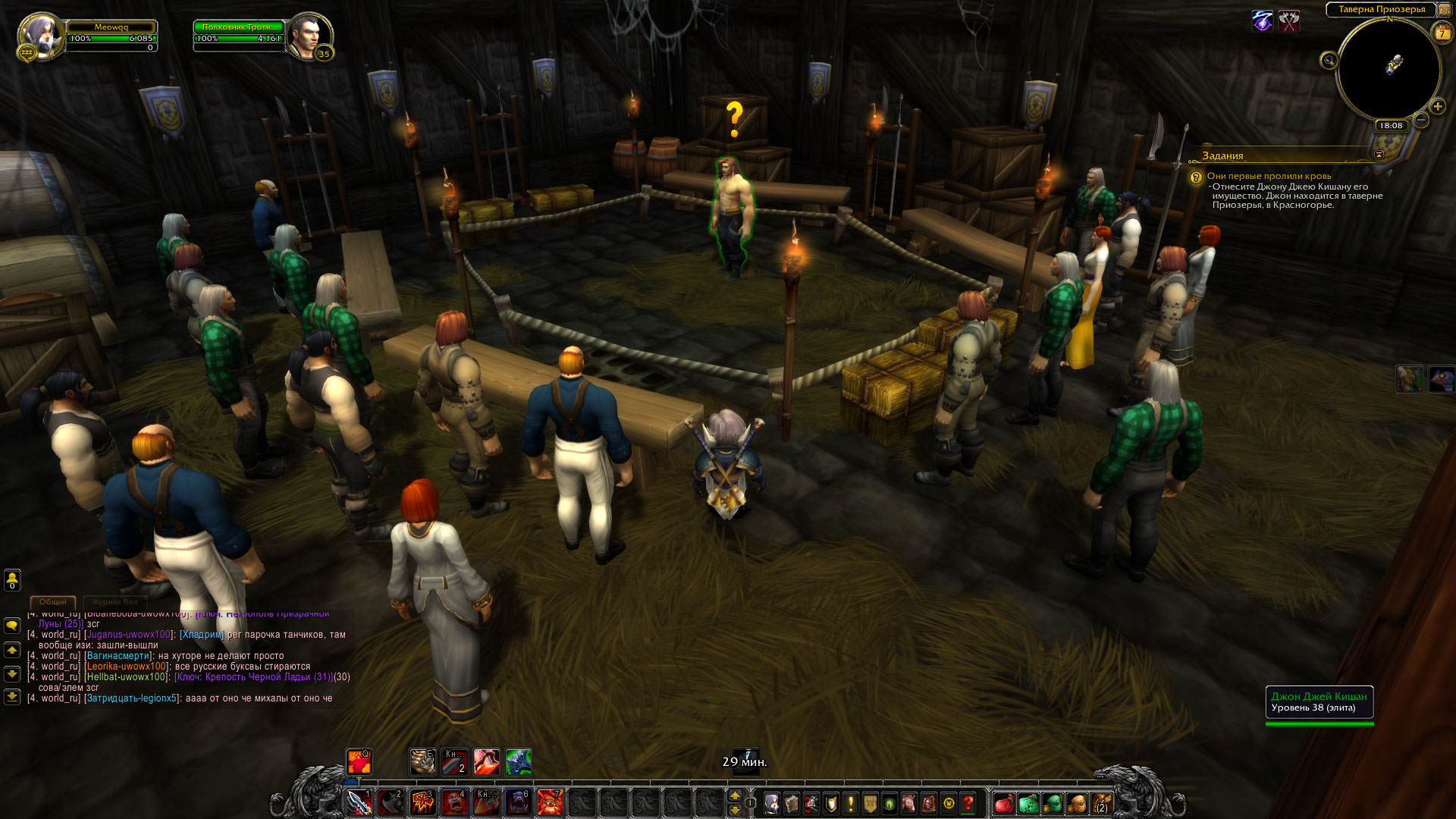Open the calendar button showing 7
1456x819 pixels.
click(1442, 33)
